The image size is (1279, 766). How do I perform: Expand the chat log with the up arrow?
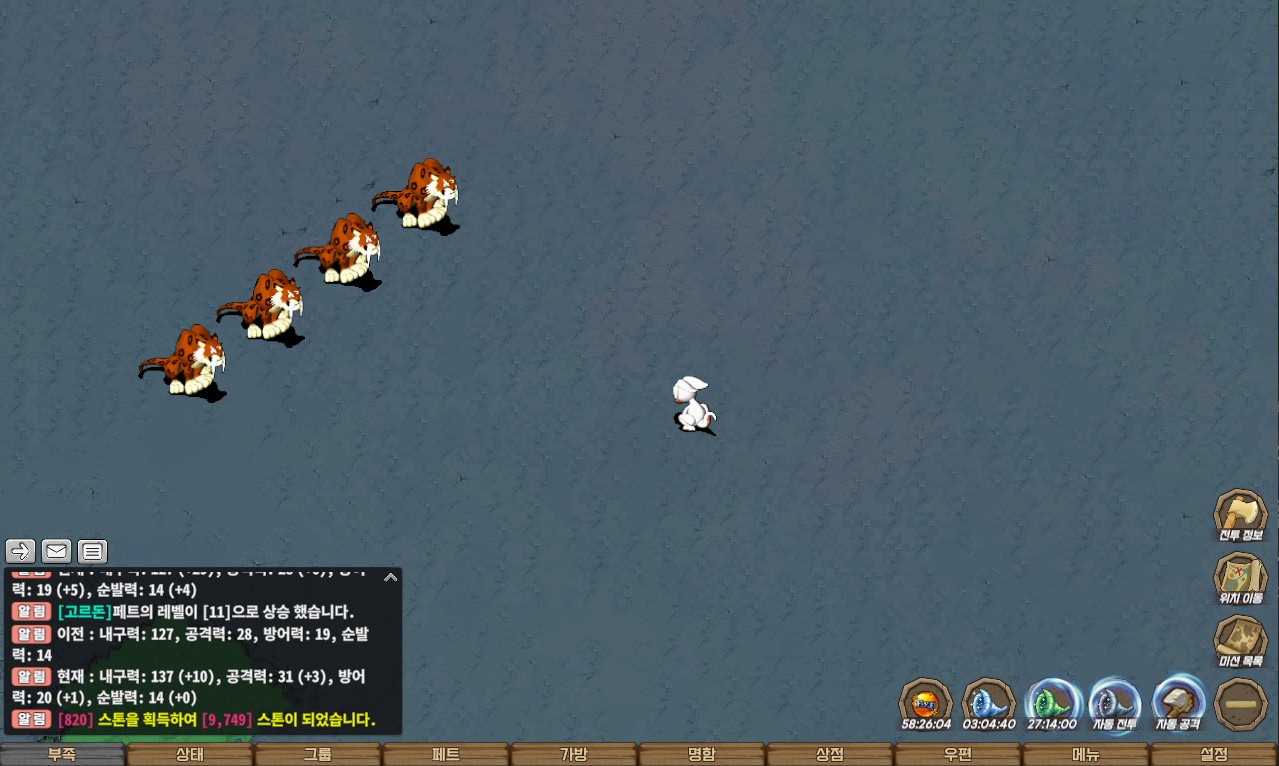pos(391,577)
